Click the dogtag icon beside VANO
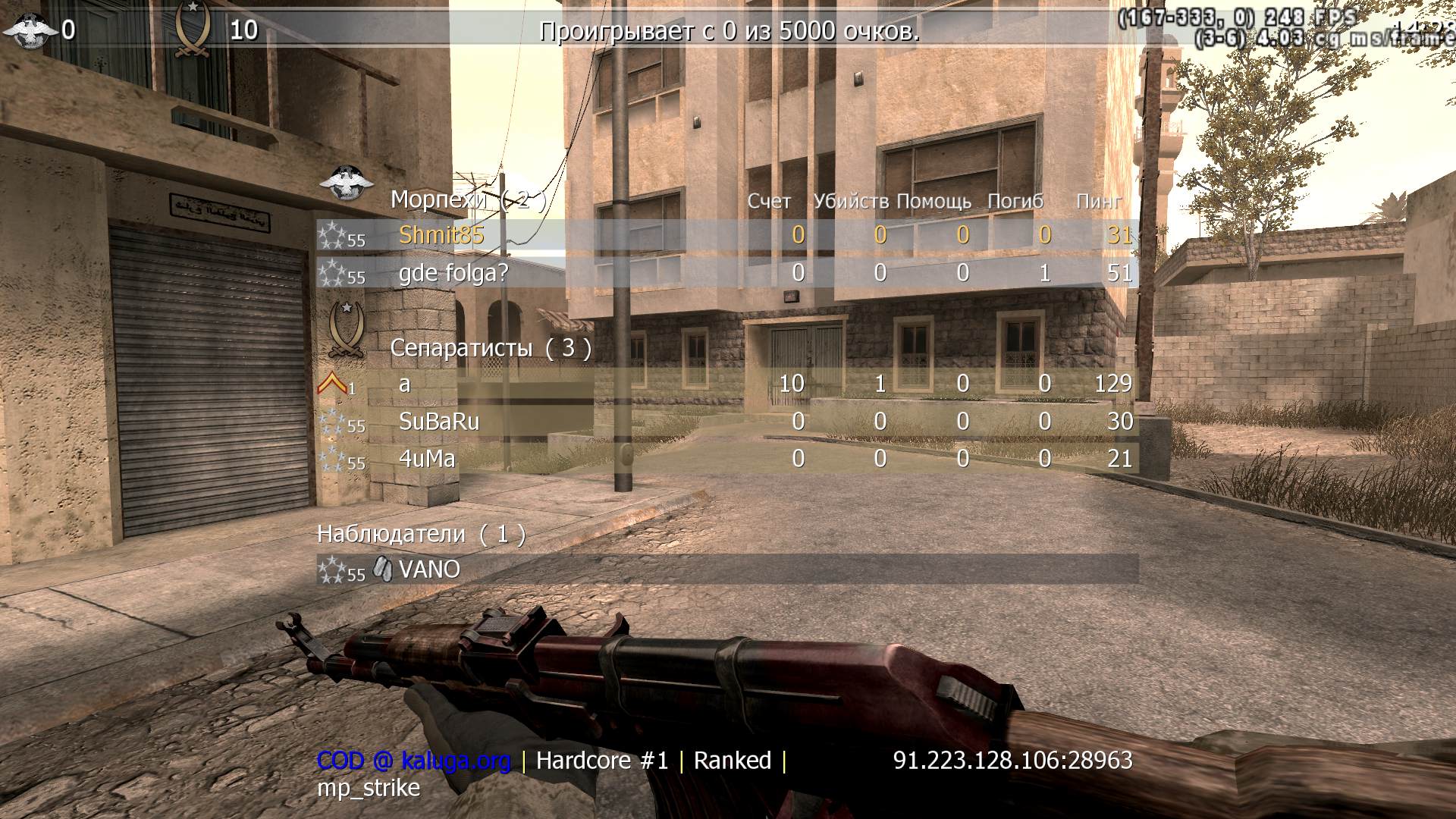The height and width of the screenshot is (819, 1456). click(381, 568)
